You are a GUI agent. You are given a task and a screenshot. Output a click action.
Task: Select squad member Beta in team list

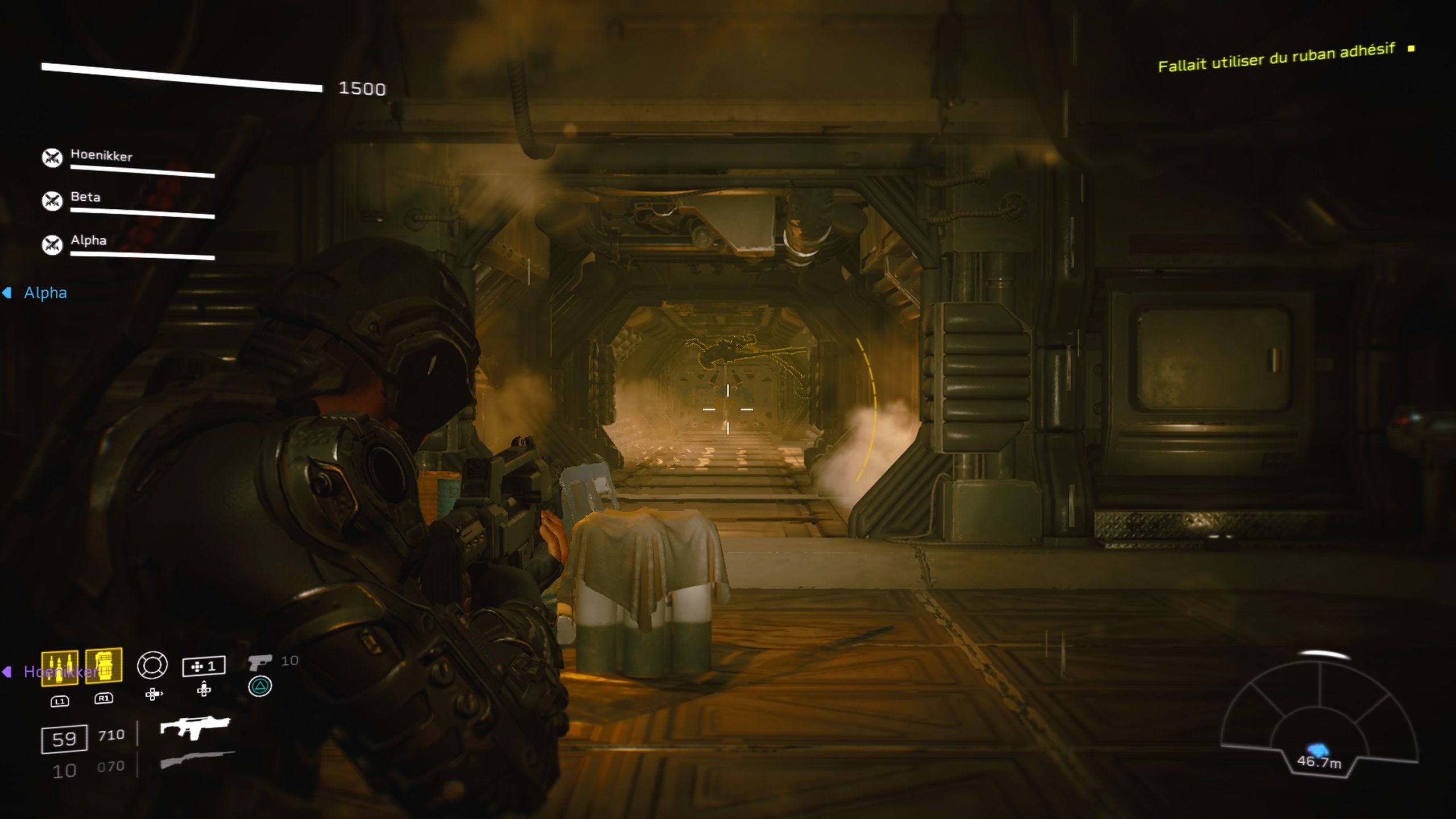(85, 197)
